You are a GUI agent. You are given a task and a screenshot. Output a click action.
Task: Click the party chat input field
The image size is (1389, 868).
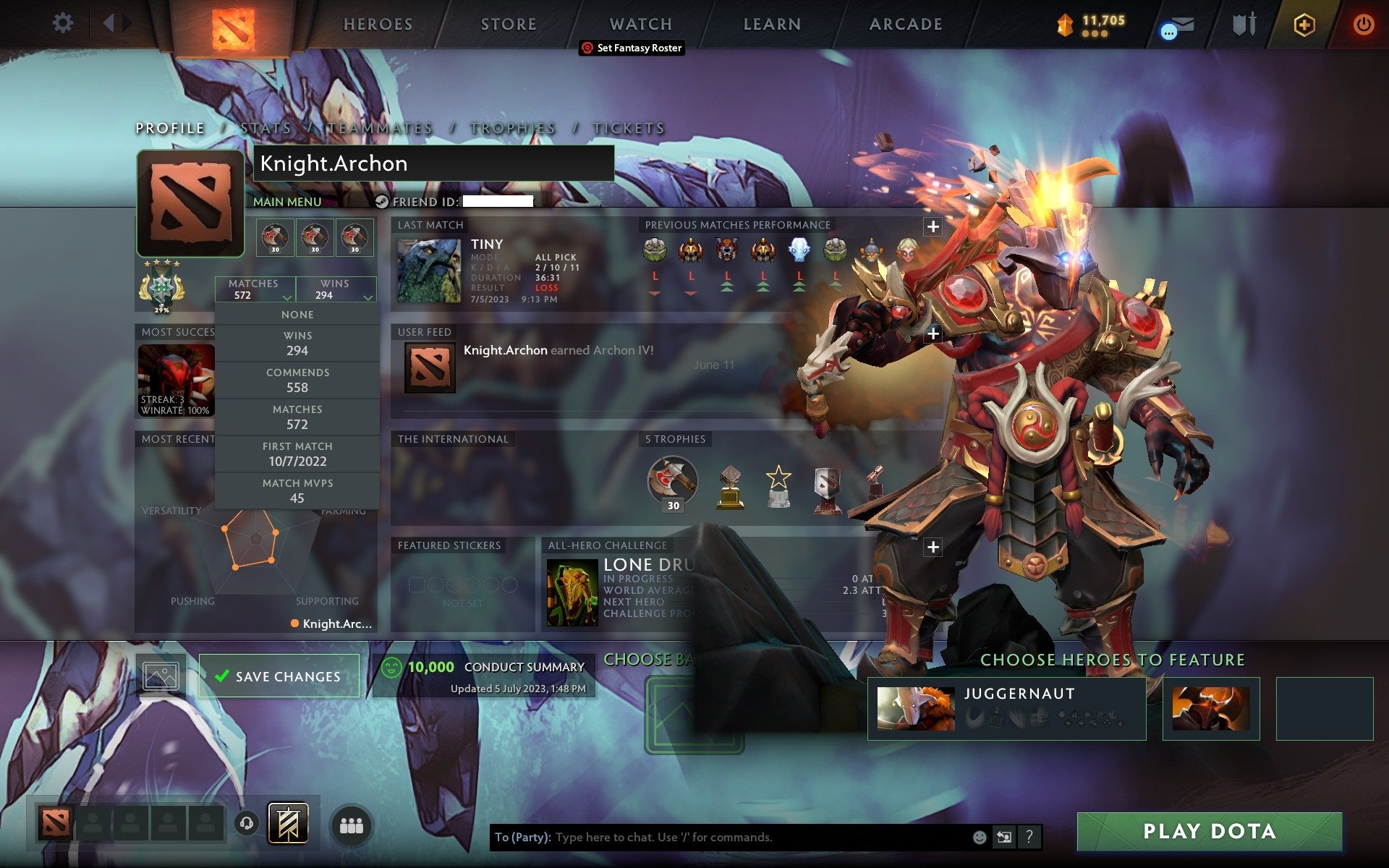[723, 838]
